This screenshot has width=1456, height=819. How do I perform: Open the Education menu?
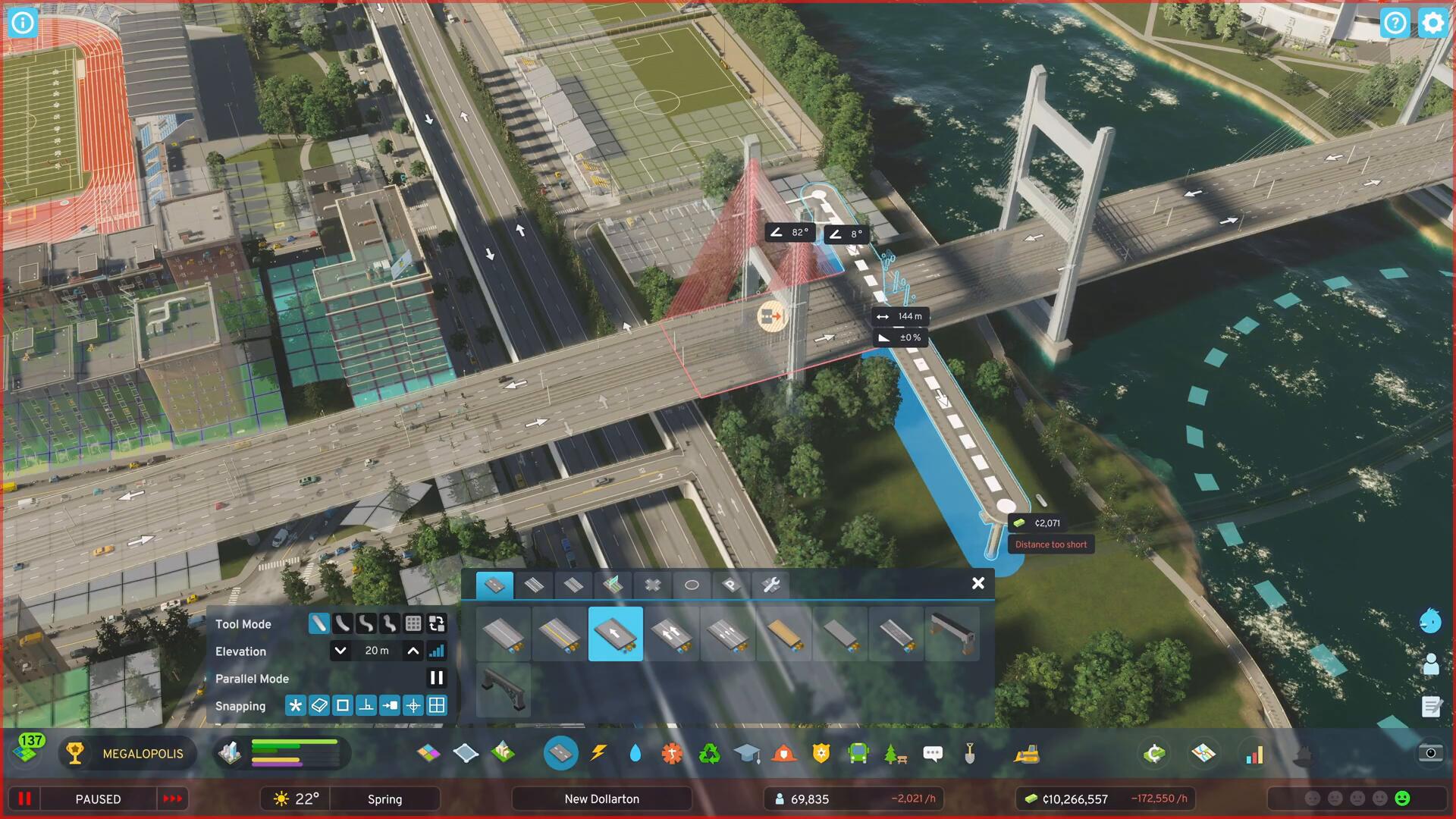[747, 753]
